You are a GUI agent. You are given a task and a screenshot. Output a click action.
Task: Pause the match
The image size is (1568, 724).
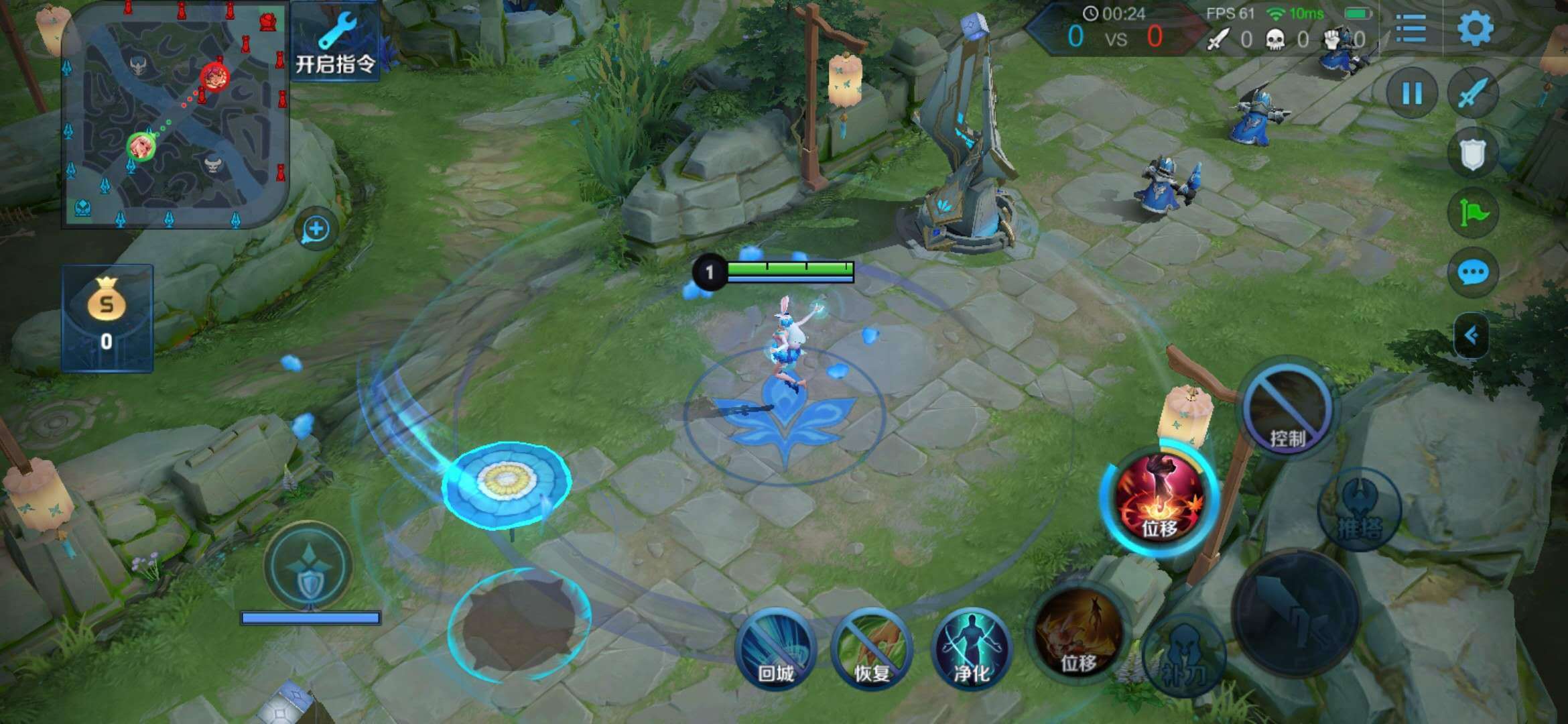1412,93
